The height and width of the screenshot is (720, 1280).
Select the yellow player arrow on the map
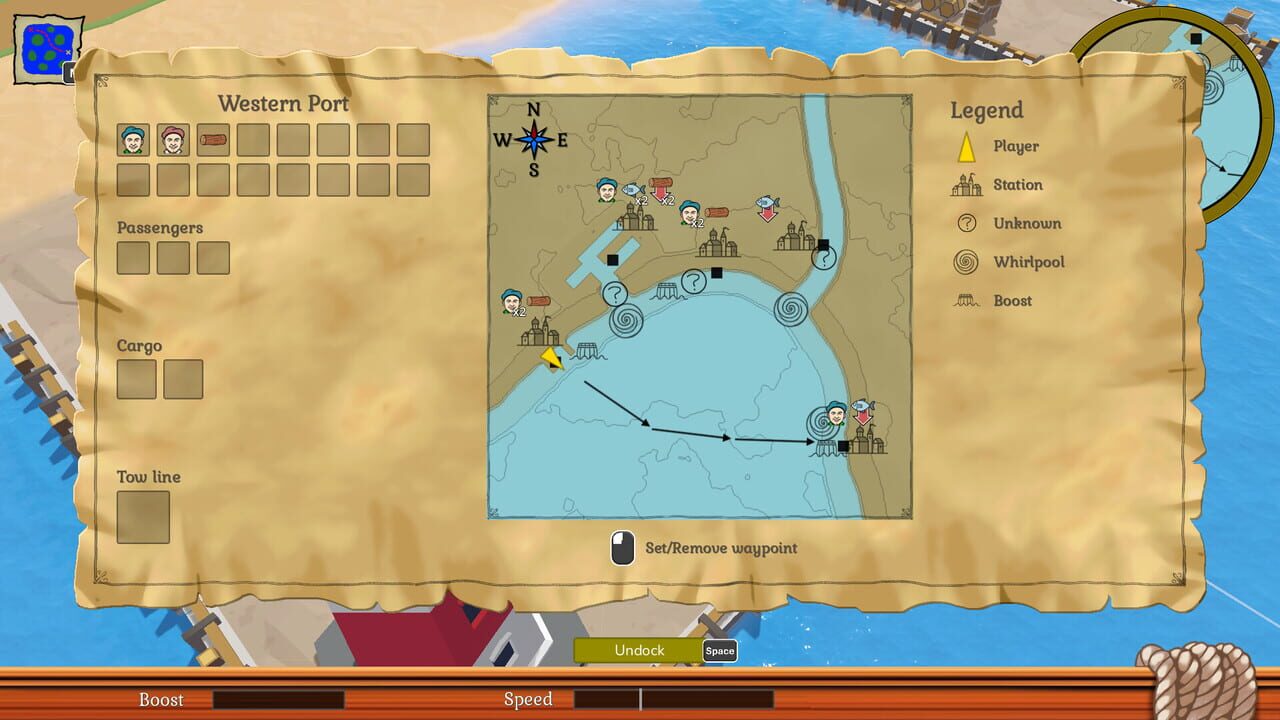549,360
